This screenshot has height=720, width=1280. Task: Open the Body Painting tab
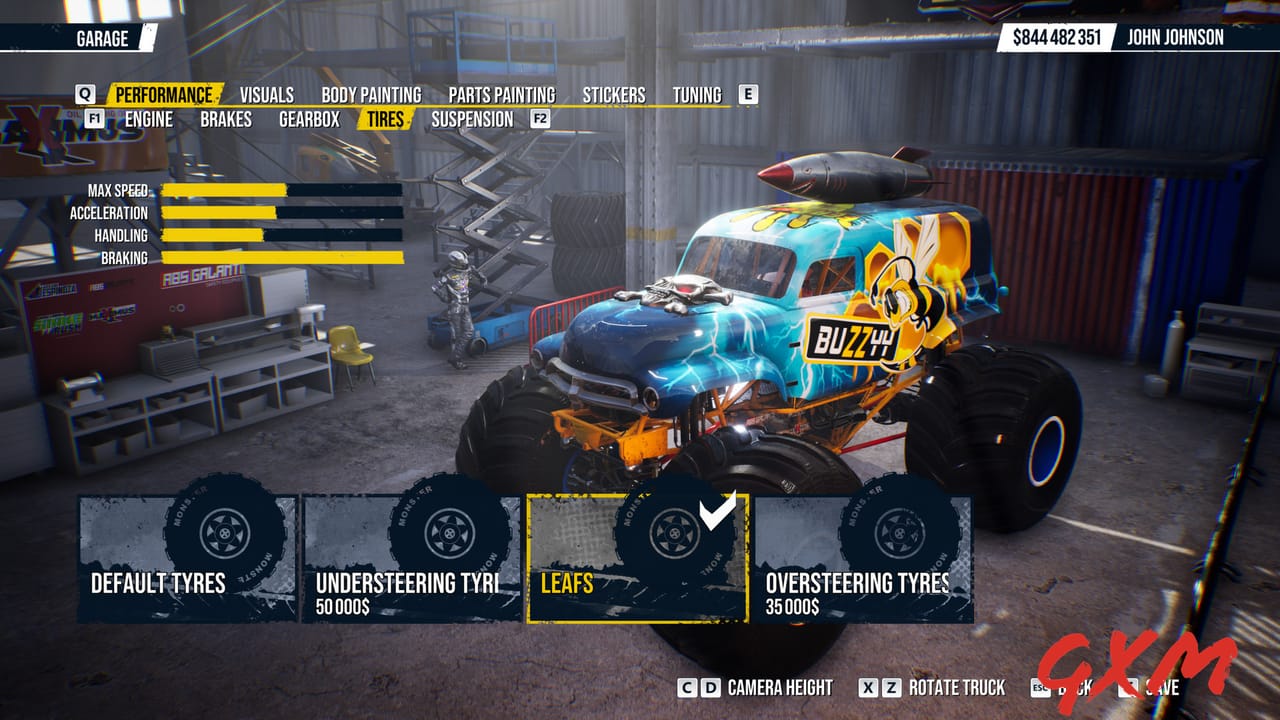pos(373,95)
